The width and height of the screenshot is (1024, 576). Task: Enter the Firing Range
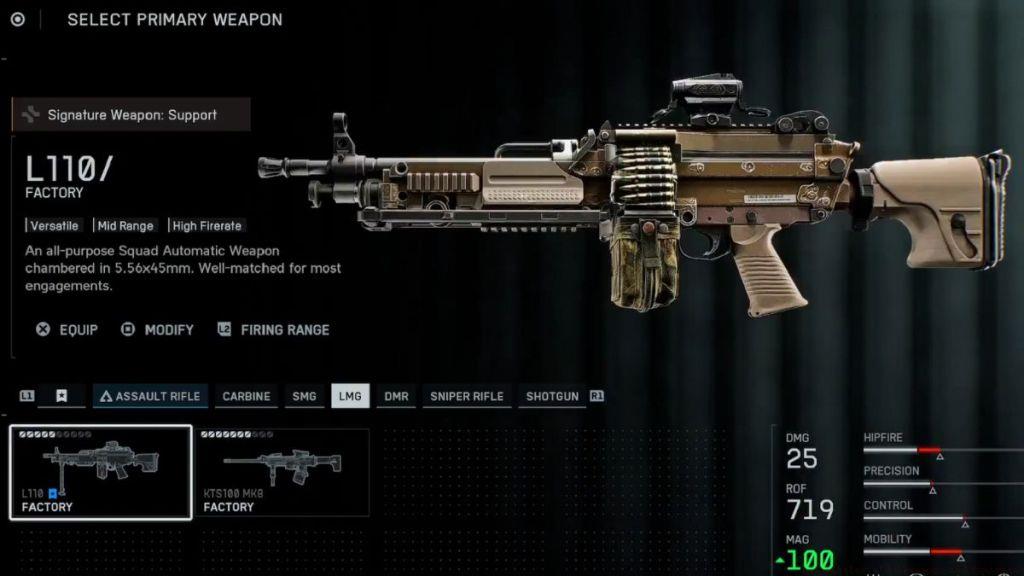pyautogui.click(x=273, y=330)
